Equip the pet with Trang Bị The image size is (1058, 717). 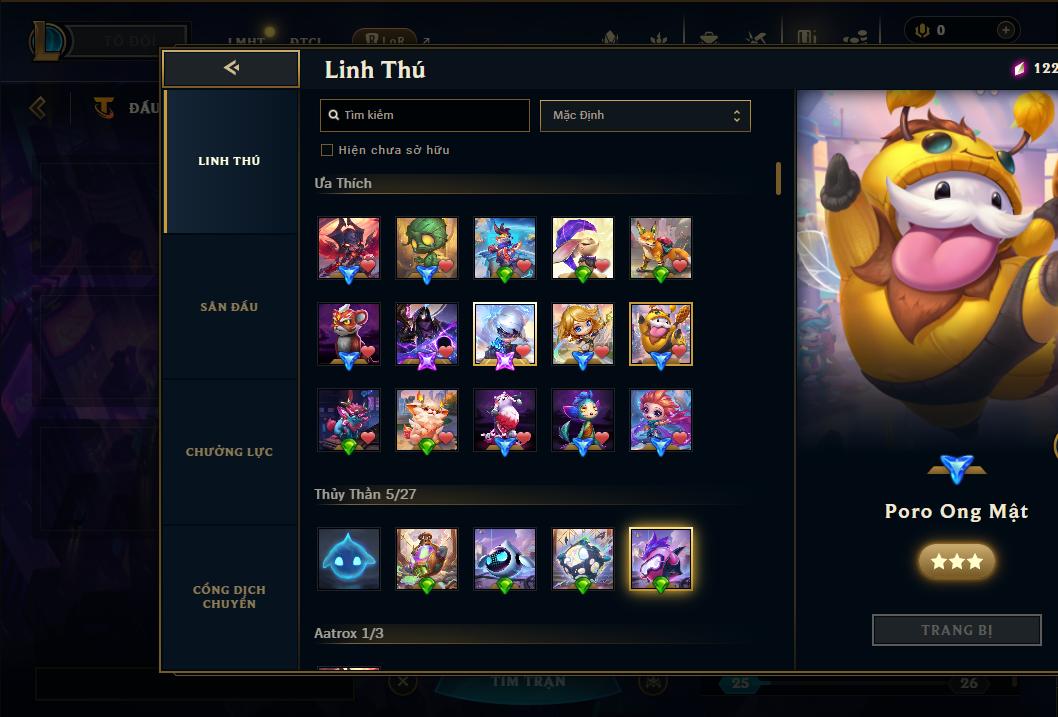(x=956, y=630)
